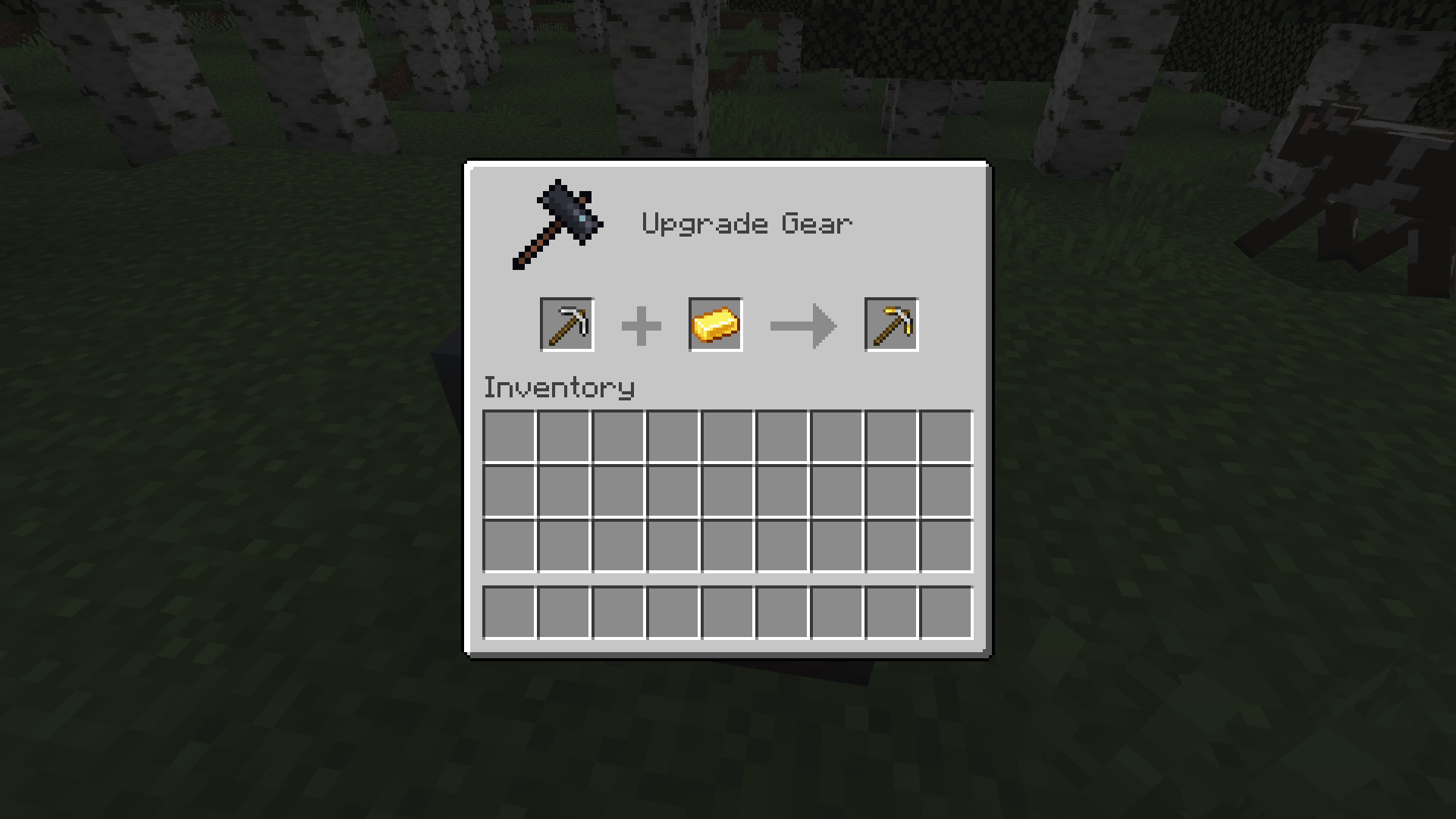Click the Inventory section label

pos(559,388)
